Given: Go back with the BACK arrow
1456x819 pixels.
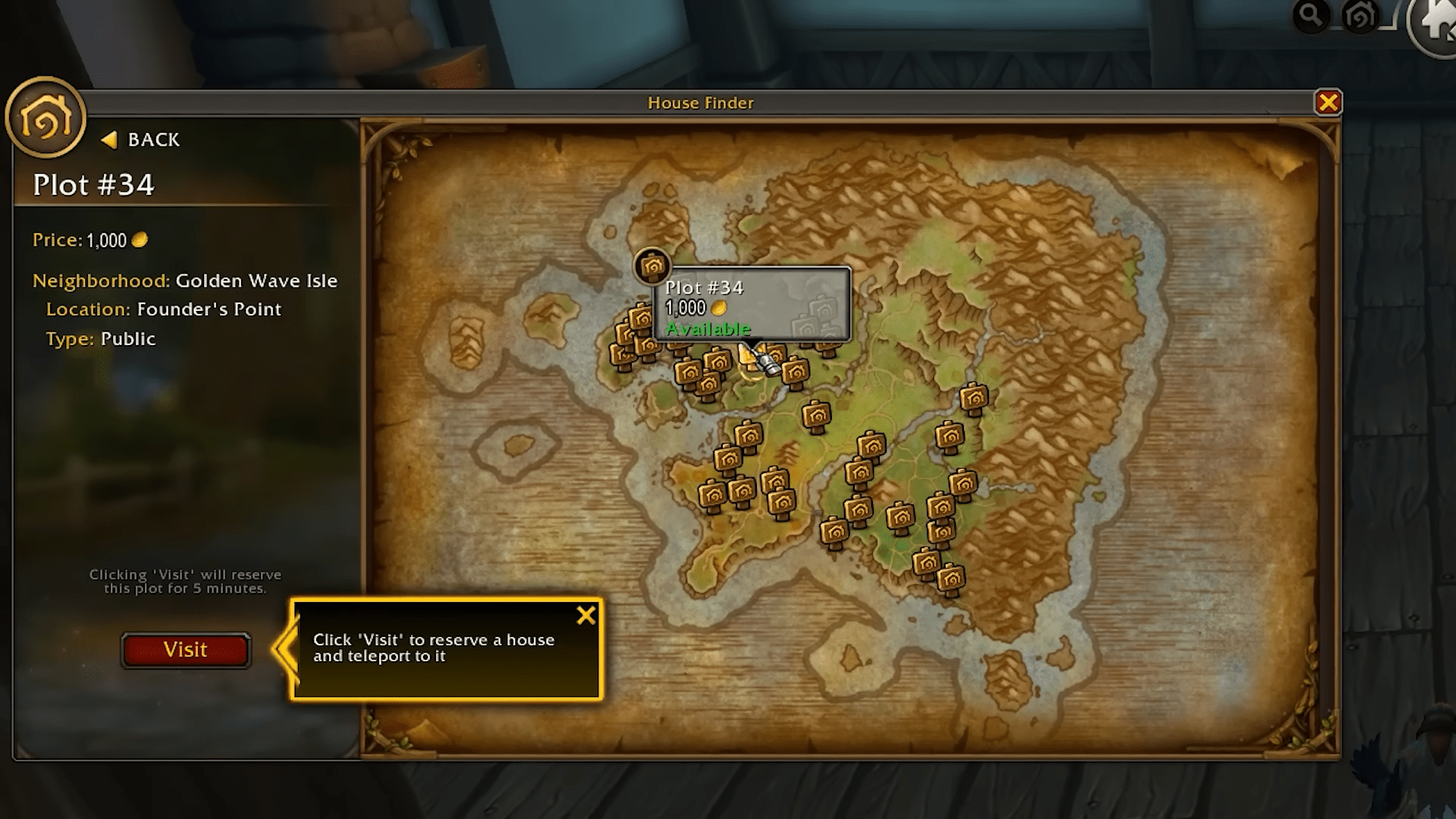Looking at the screenshot, I should [141, 140].
